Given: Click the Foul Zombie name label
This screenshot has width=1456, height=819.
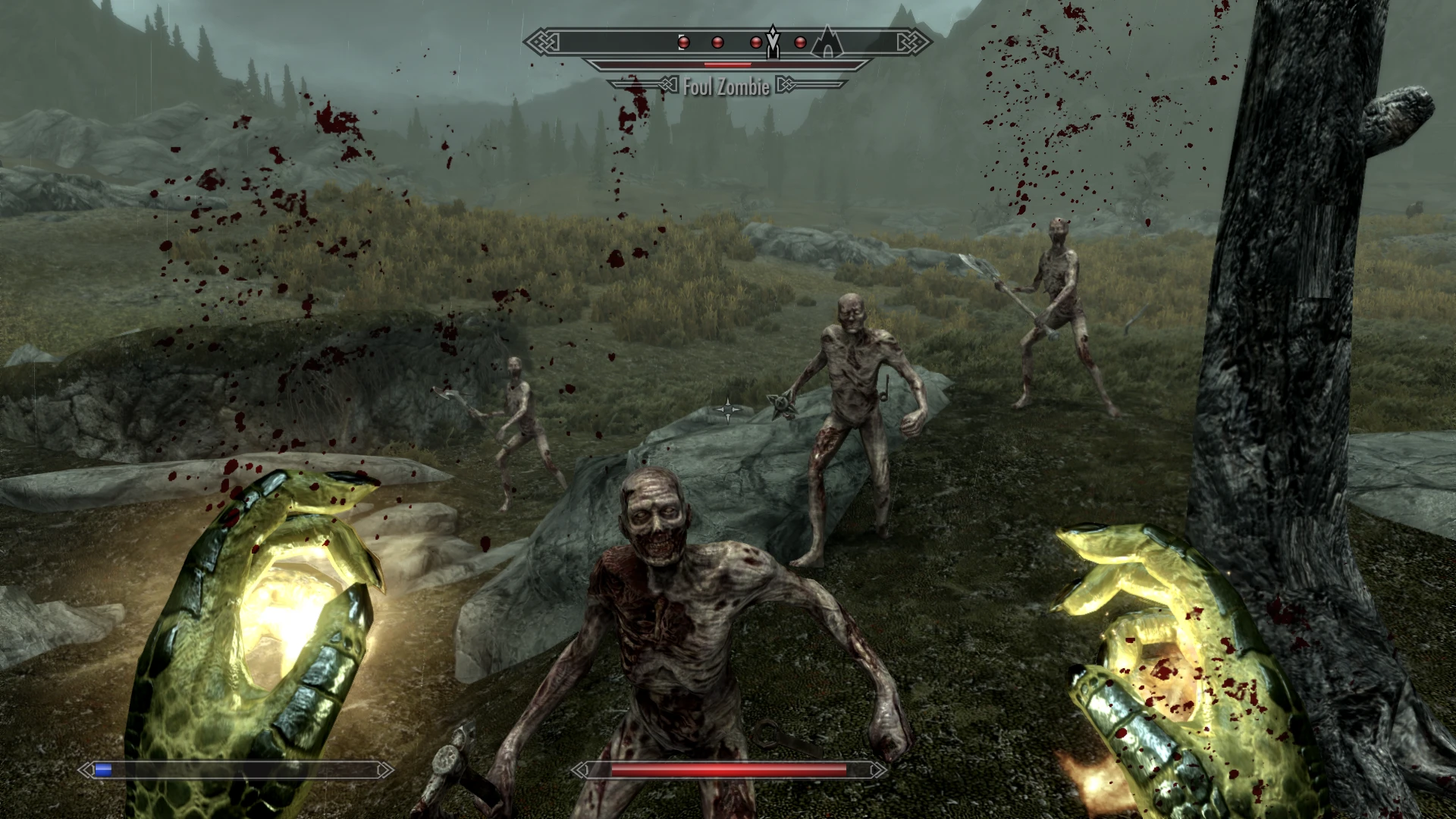Looking at the screenshot, I should [x=726, y=87].
